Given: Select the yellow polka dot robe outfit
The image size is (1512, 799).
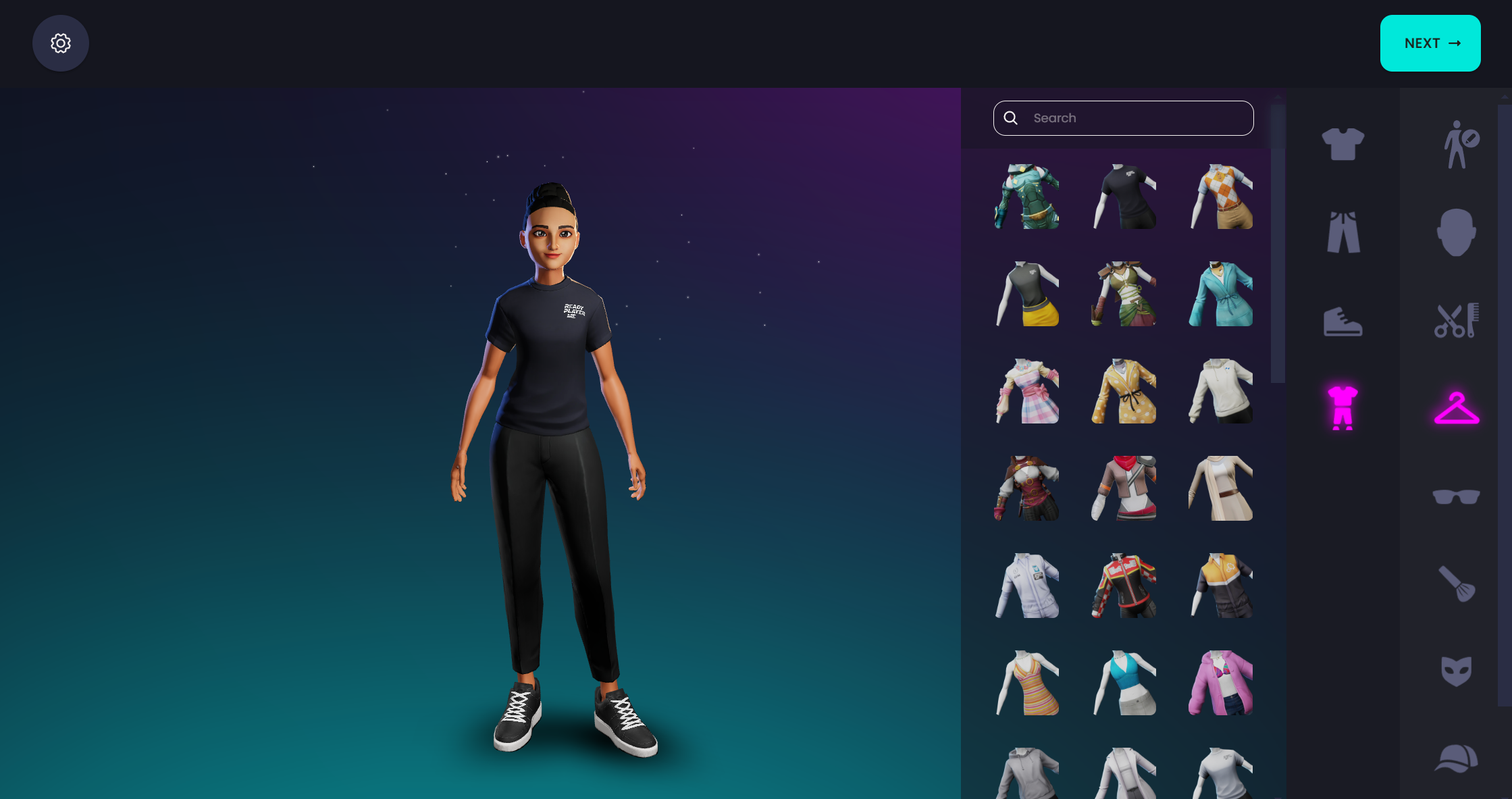Looking at the screenshot, I should [x=1124, y=391].
